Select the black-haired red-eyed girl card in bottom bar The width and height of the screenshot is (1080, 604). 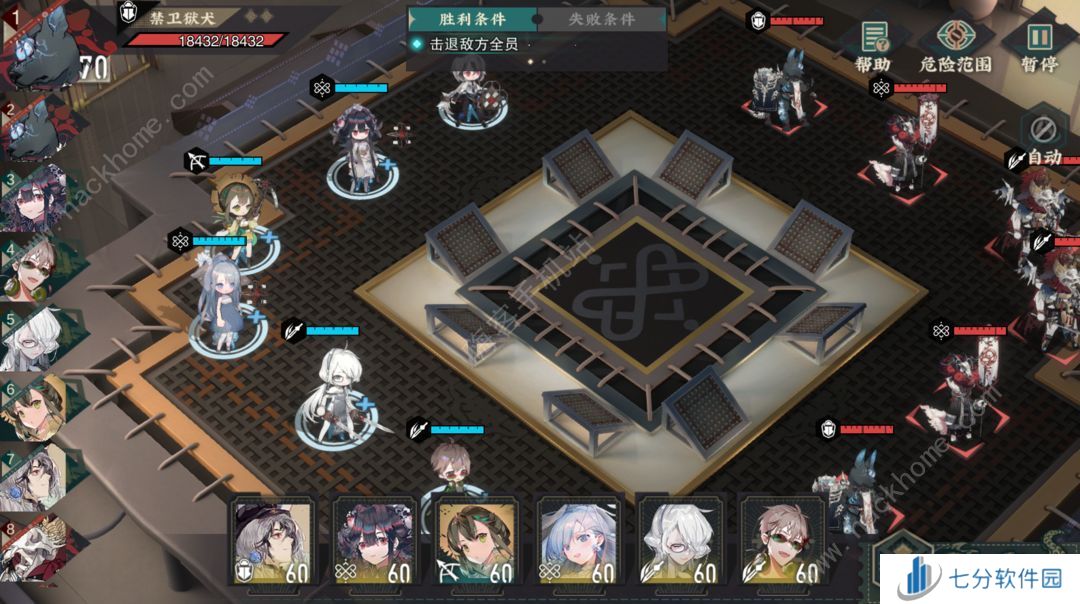pyautogui.click(x=374, y=540)
